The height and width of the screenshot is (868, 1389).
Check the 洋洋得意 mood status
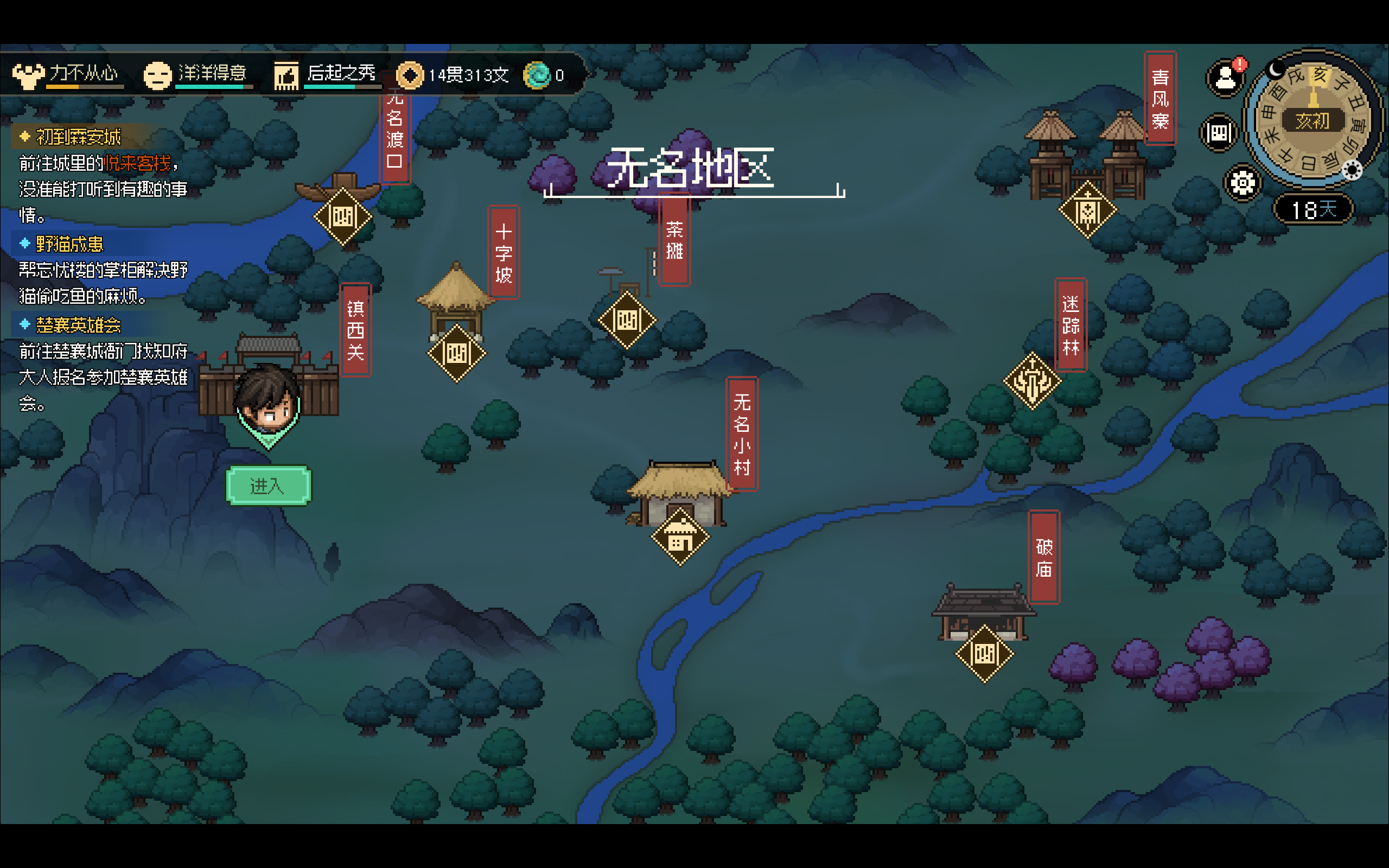click(198, 75)
